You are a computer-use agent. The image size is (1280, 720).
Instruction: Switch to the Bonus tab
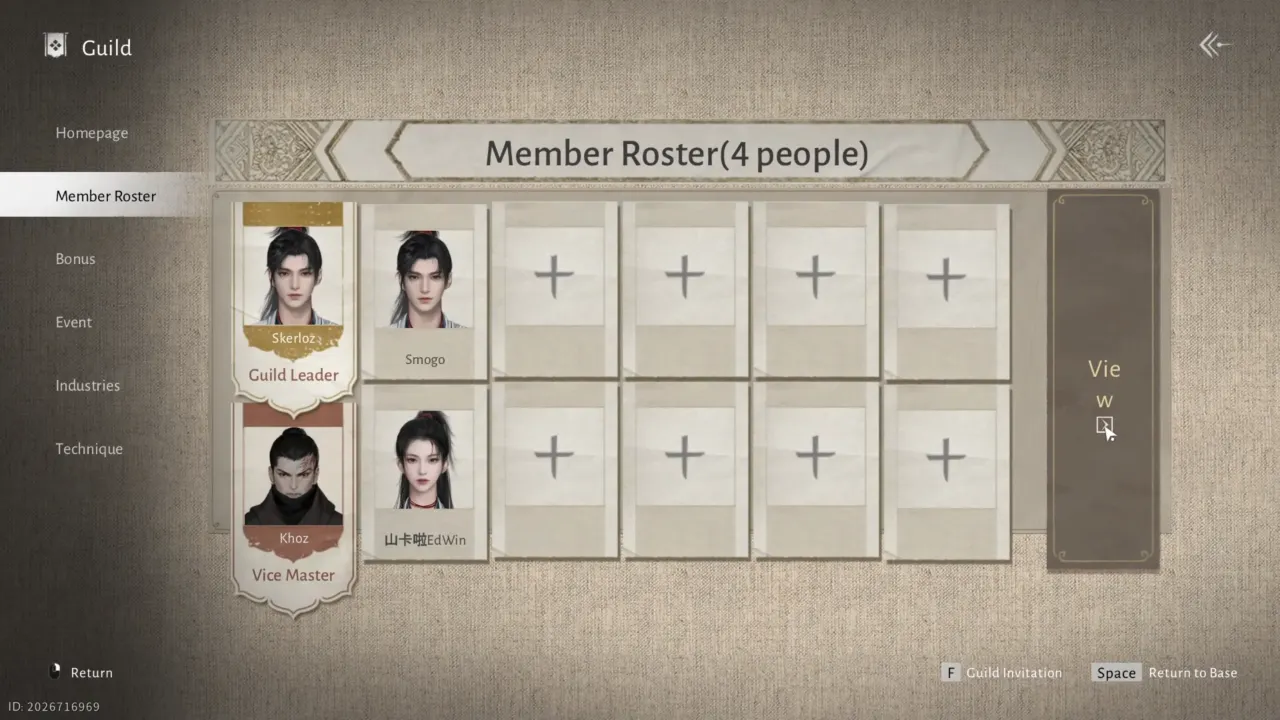75,258
